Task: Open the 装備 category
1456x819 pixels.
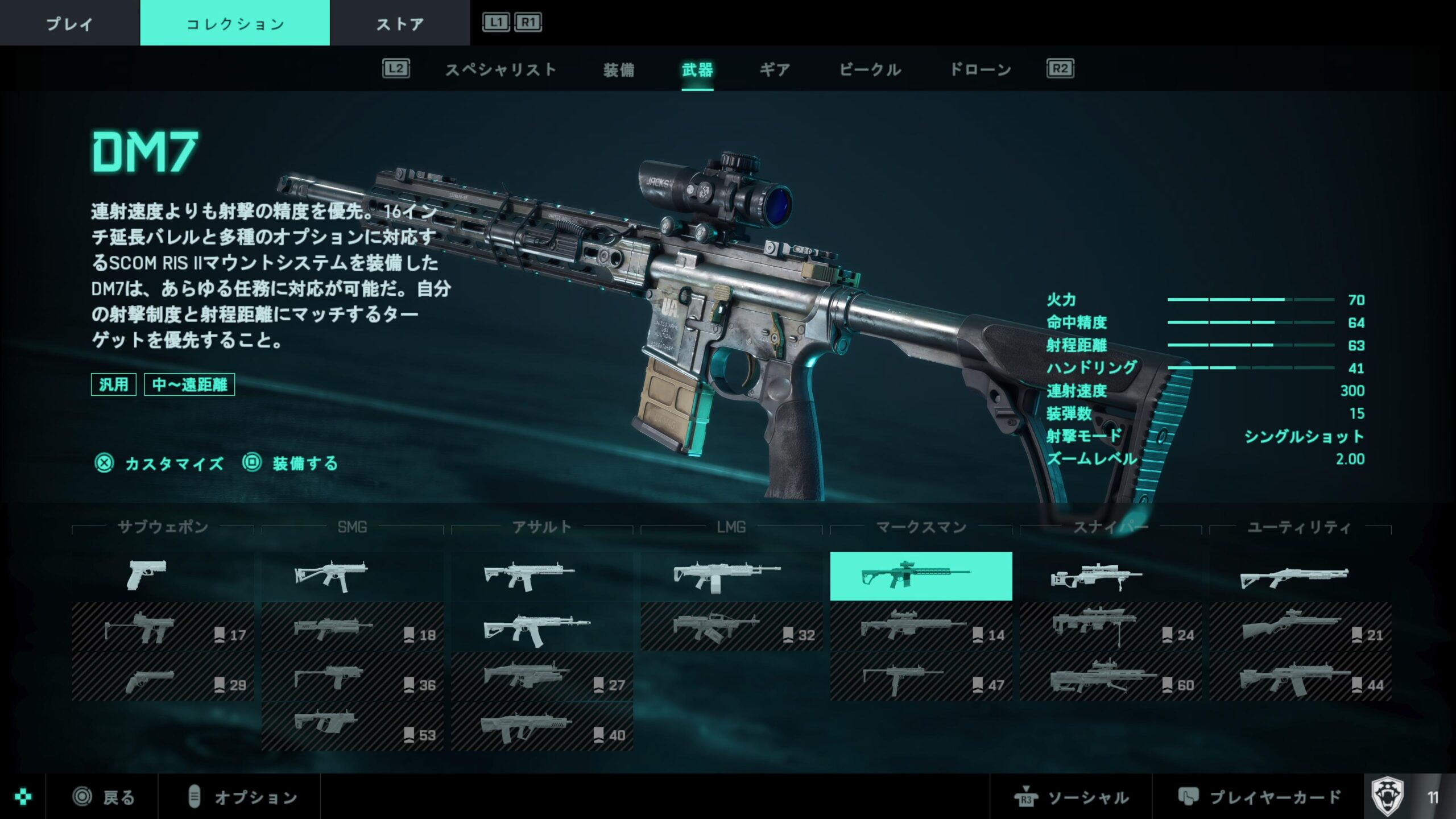Action: [x=619, y=70]
